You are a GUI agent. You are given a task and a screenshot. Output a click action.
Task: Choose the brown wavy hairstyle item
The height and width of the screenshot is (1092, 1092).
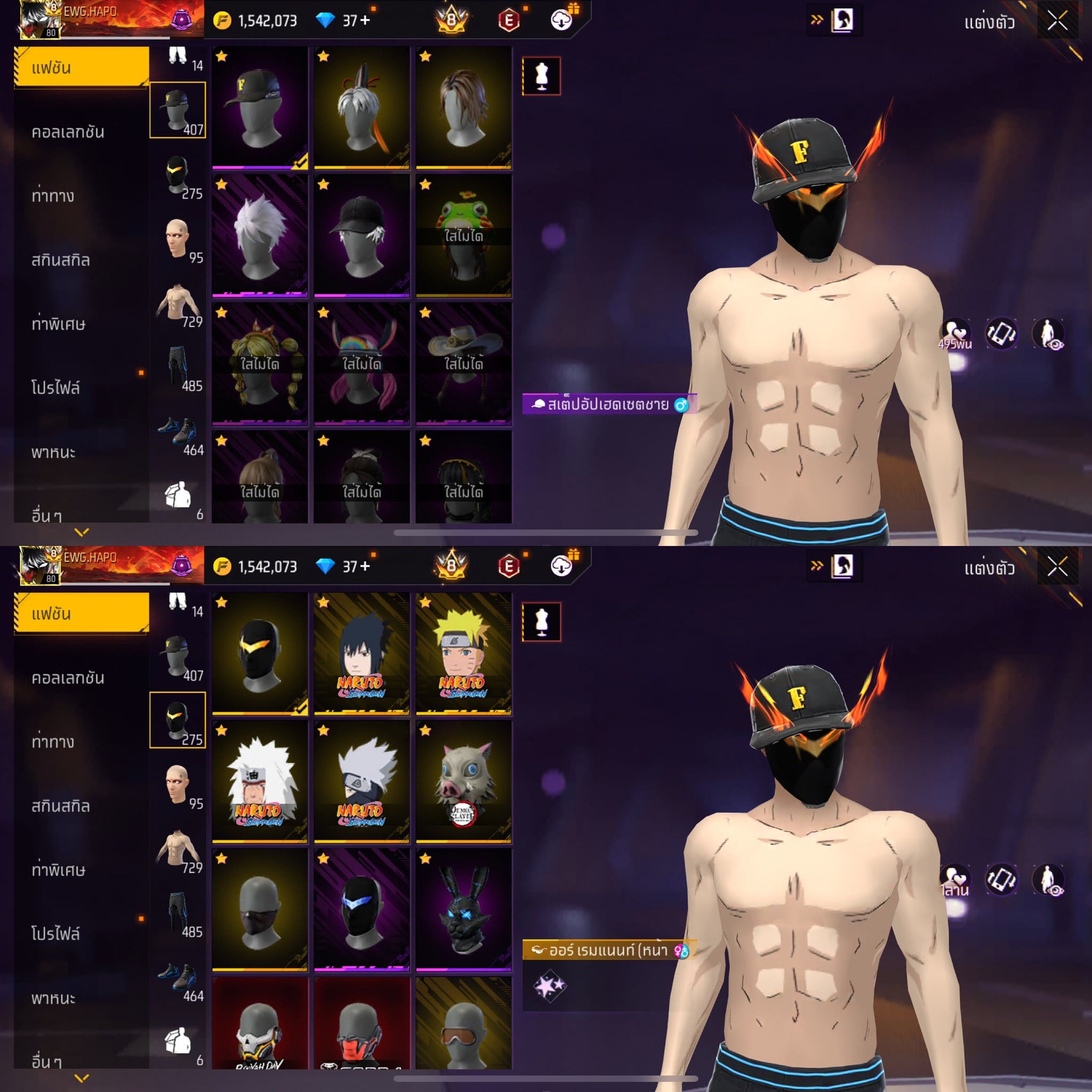463,107
